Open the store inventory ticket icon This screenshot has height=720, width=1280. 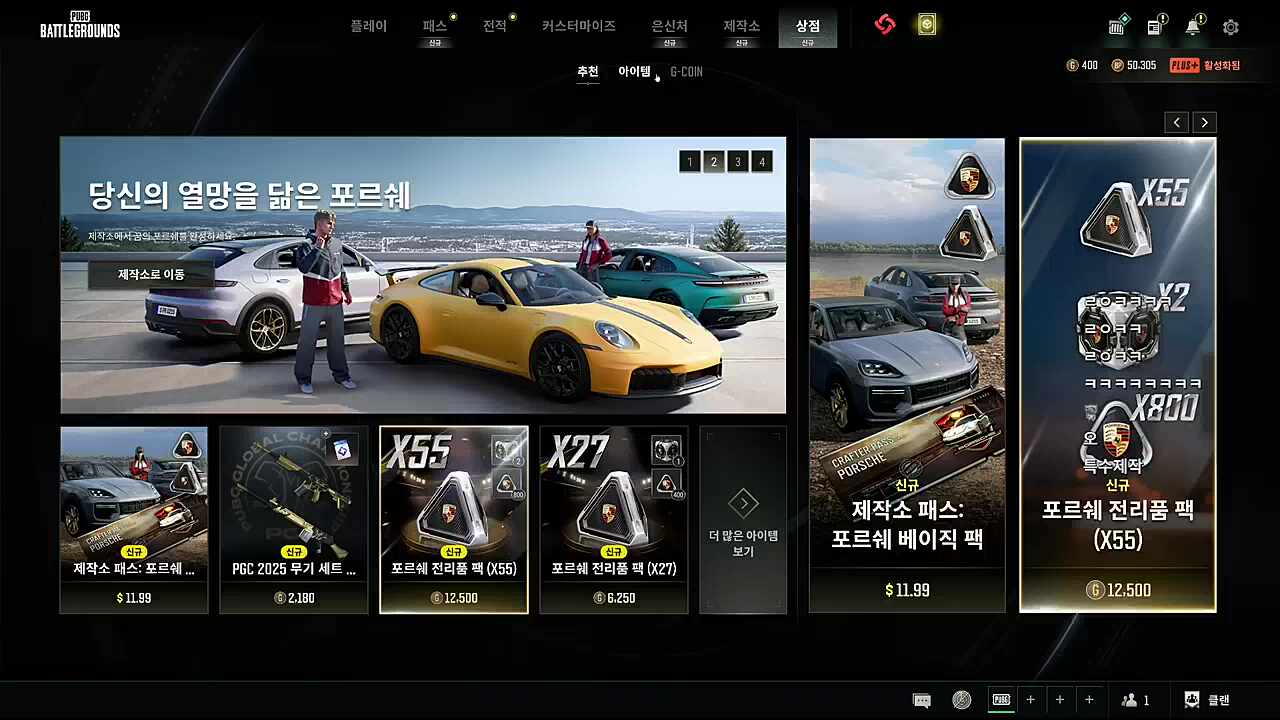[x=1117, y=27]
